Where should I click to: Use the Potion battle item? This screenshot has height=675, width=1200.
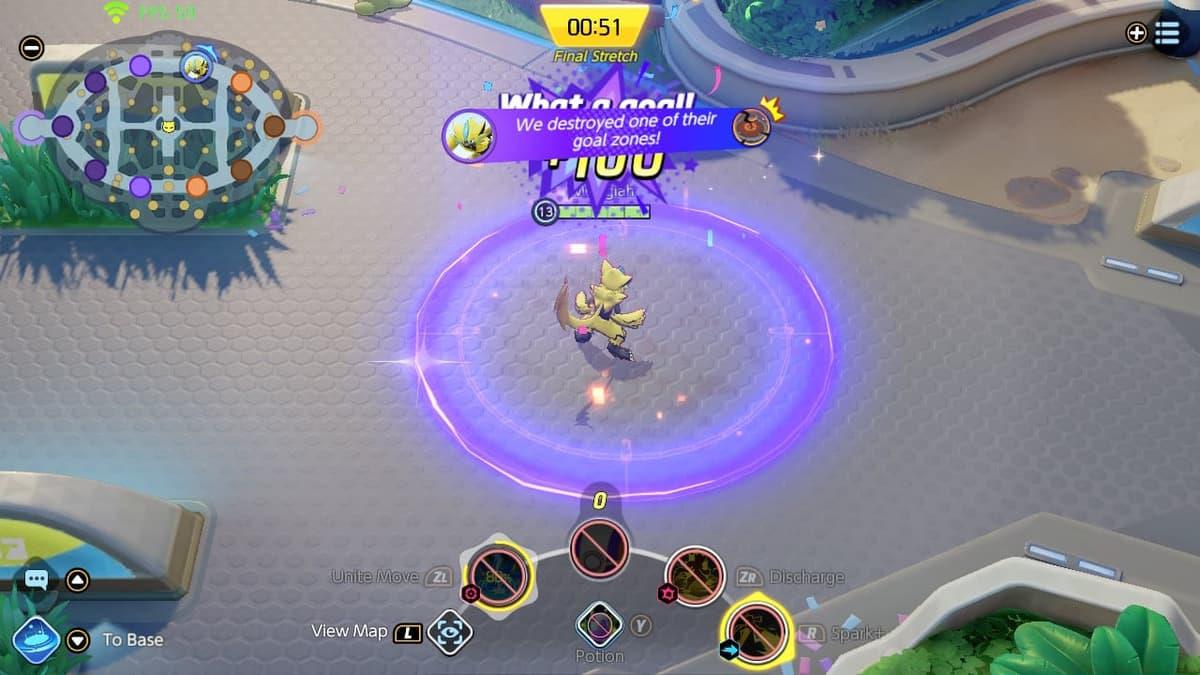click(x=600, y=626)
